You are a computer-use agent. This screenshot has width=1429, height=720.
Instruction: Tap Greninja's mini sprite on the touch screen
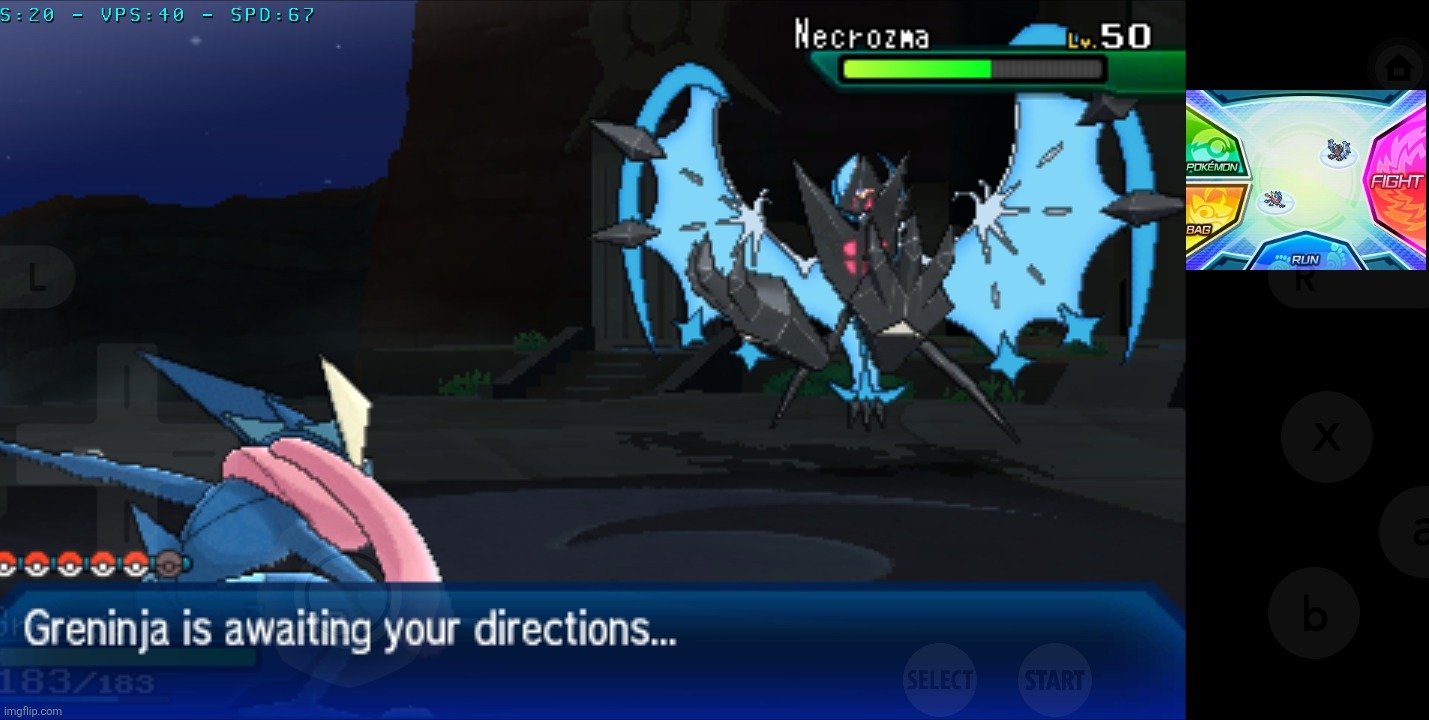[1275, 198]
